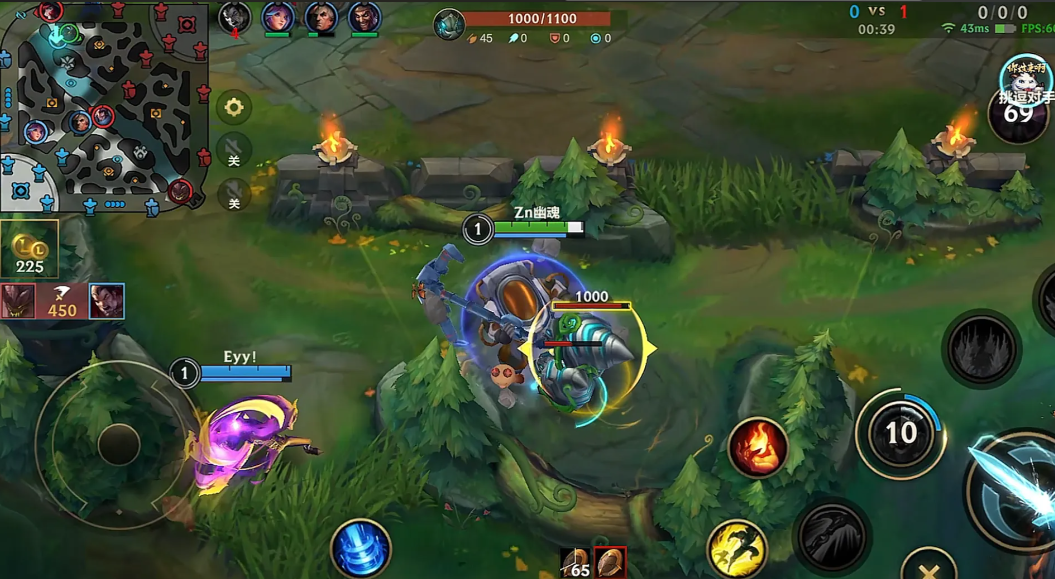Tap the emote button showing 69
The image size is (1055, 579).
click(x=1019, y=112)
